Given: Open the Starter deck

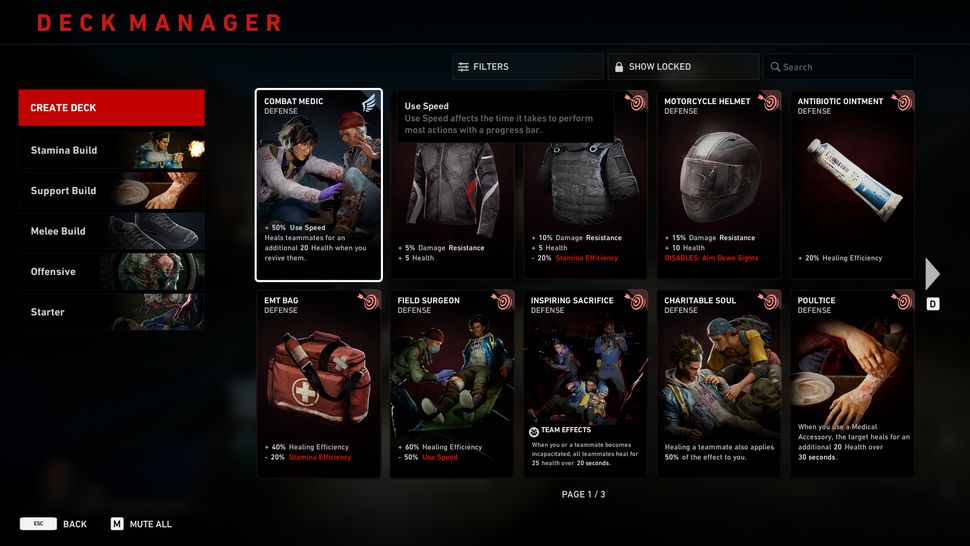Looking at the screenshot, I should (111, 312).
